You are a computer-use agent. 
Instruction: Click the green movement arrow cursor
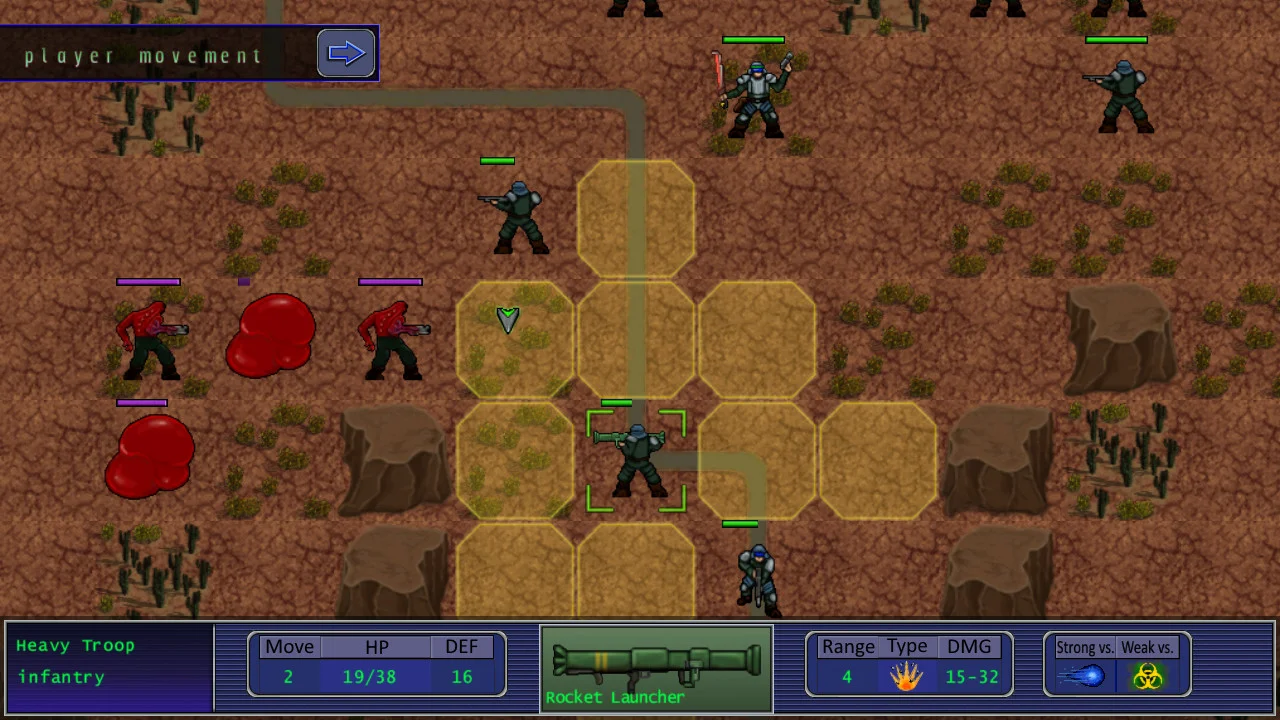tap(508, 318)
